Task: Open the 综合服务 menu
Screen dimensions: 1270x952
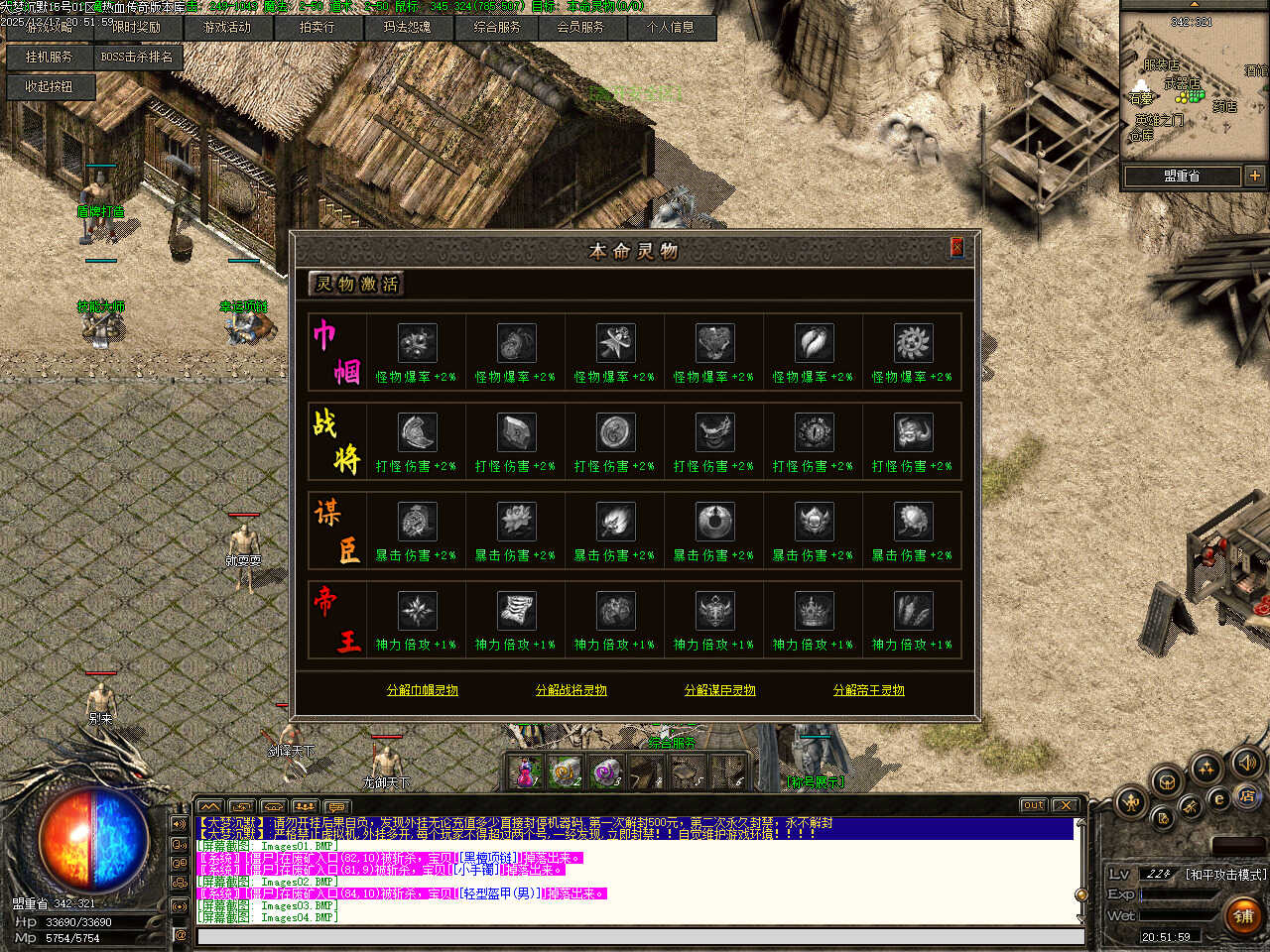Action: [x=497, y=28]
